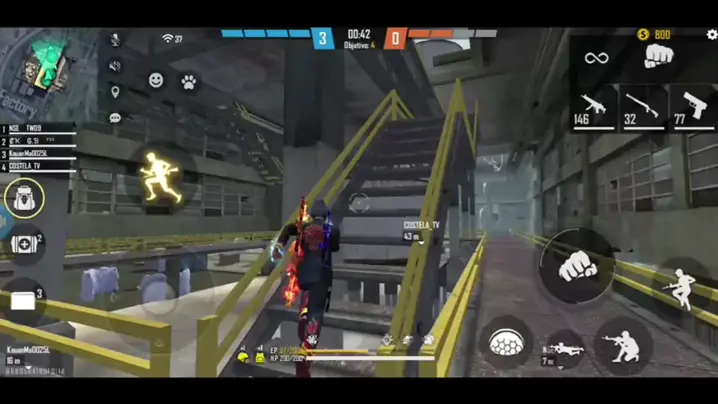The image size is (718, 404).
Task: Hit the large fist punch button
Action: coord(575,266)
